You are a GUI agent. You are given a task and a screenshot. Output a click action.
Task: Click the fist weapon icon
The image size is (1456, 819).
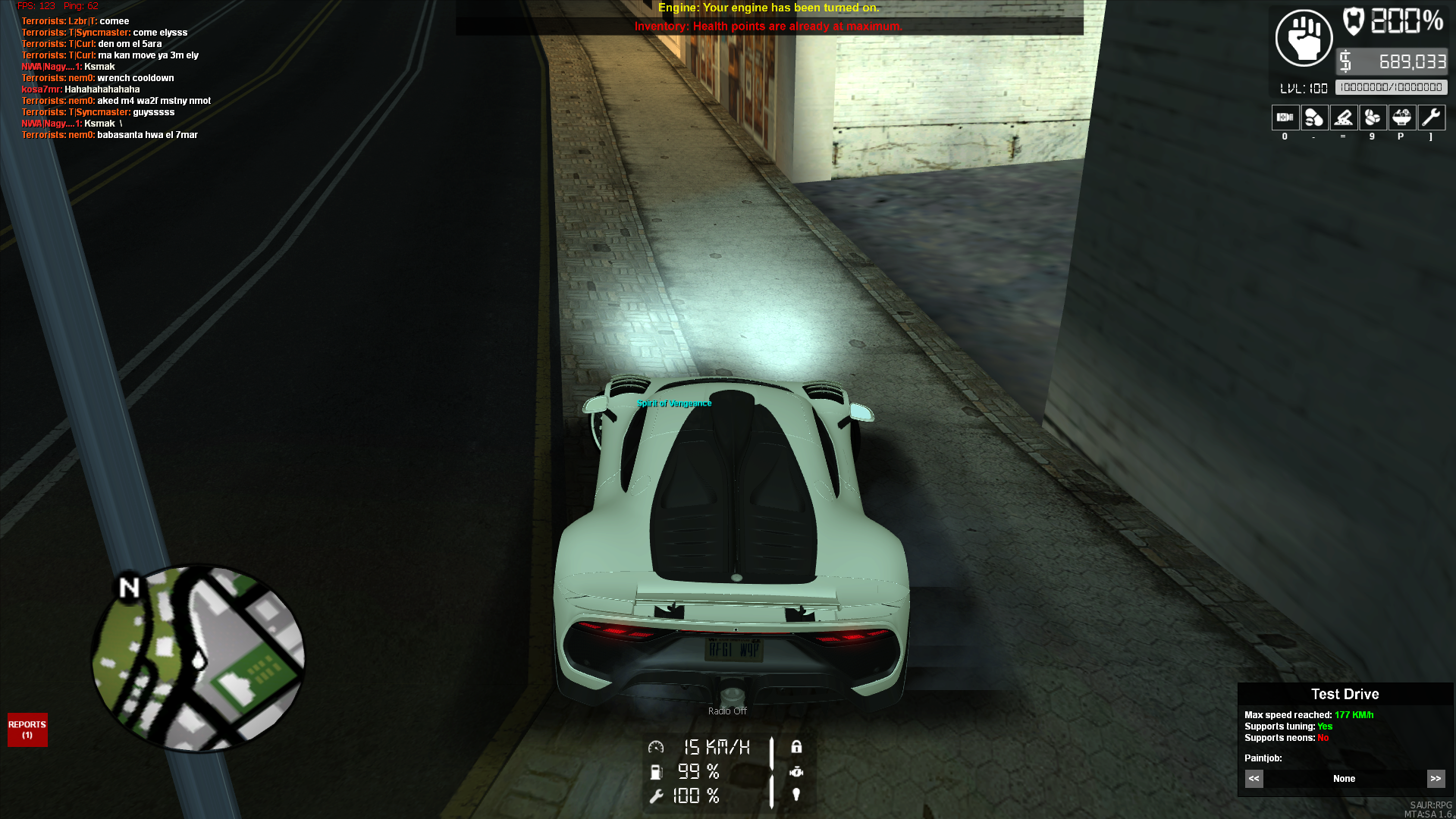(1304, 38)
